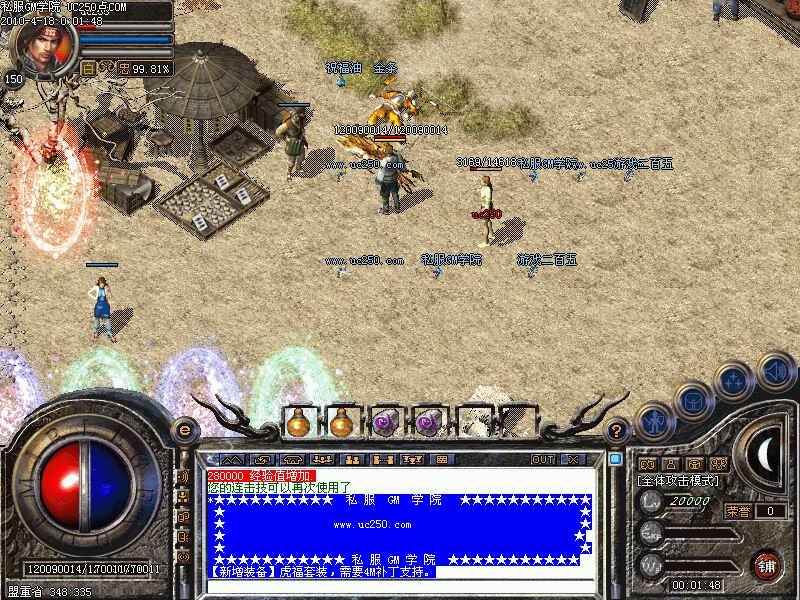Click the OUT button on the chat bar
The height and width of the screenshot is (600, 800).
[543, 459]
